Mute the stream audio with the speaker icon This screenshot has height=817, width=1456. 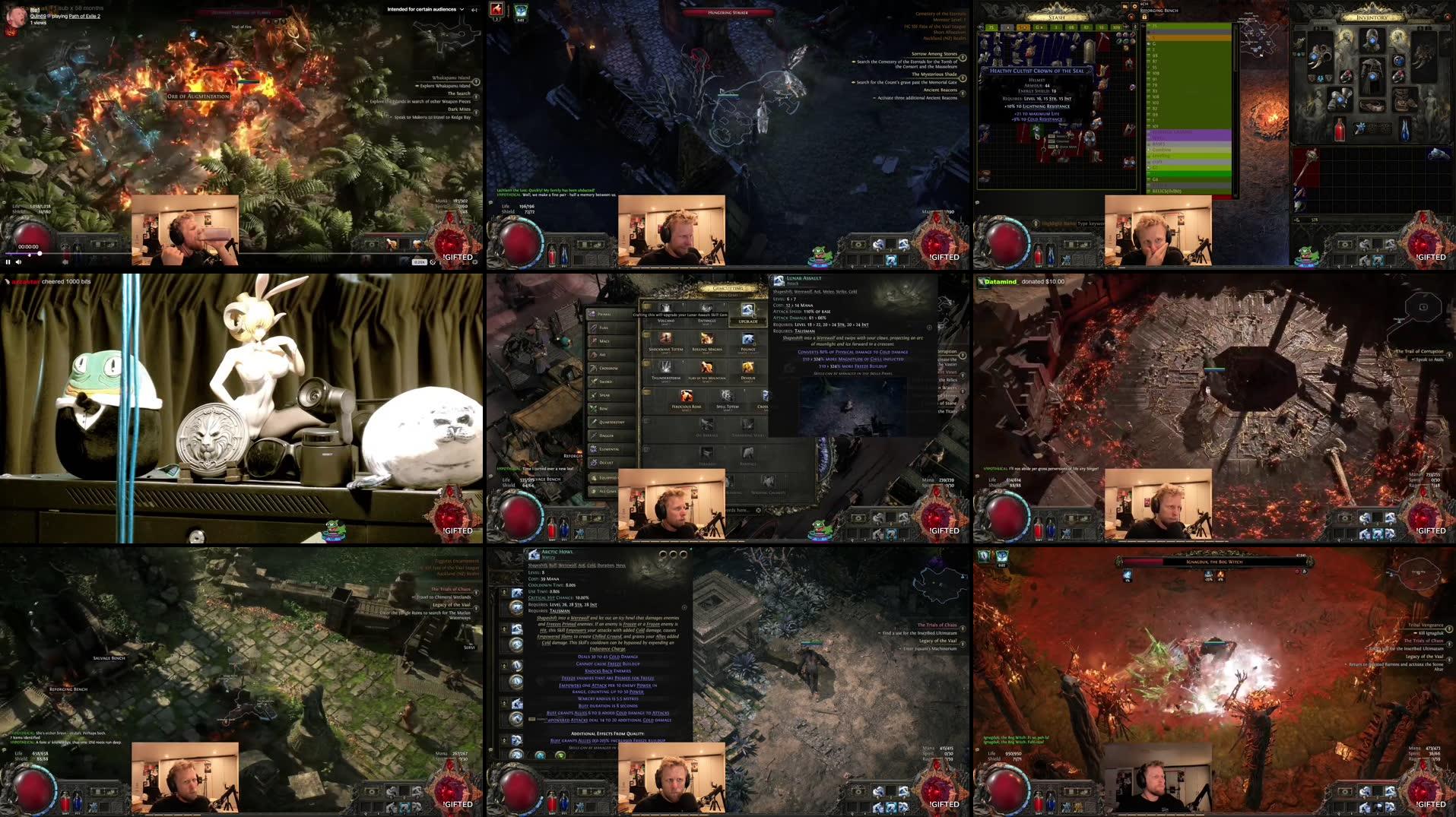pyautogui.click(x=18, y=262)
